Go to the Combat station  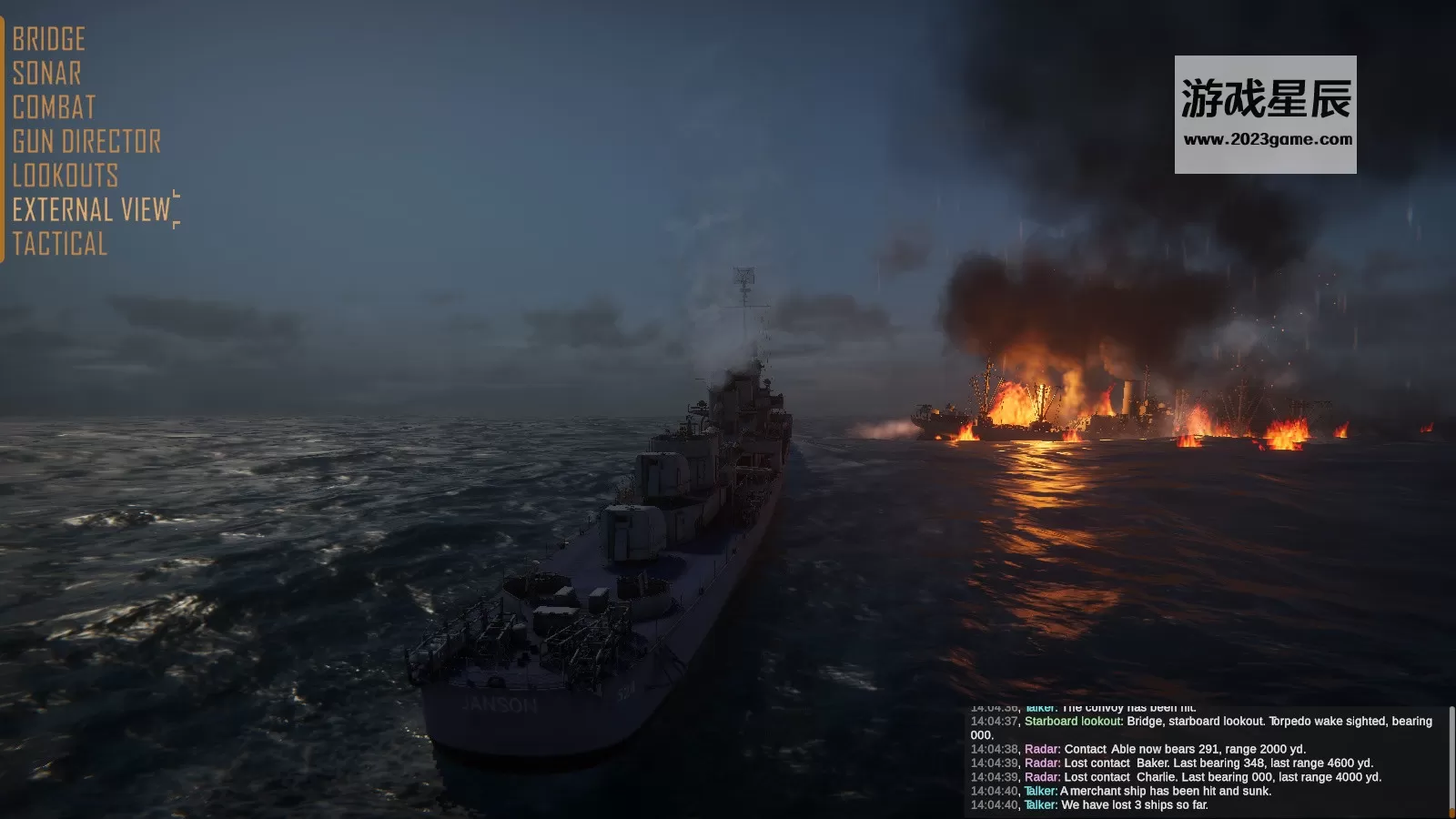coord(55,107)
